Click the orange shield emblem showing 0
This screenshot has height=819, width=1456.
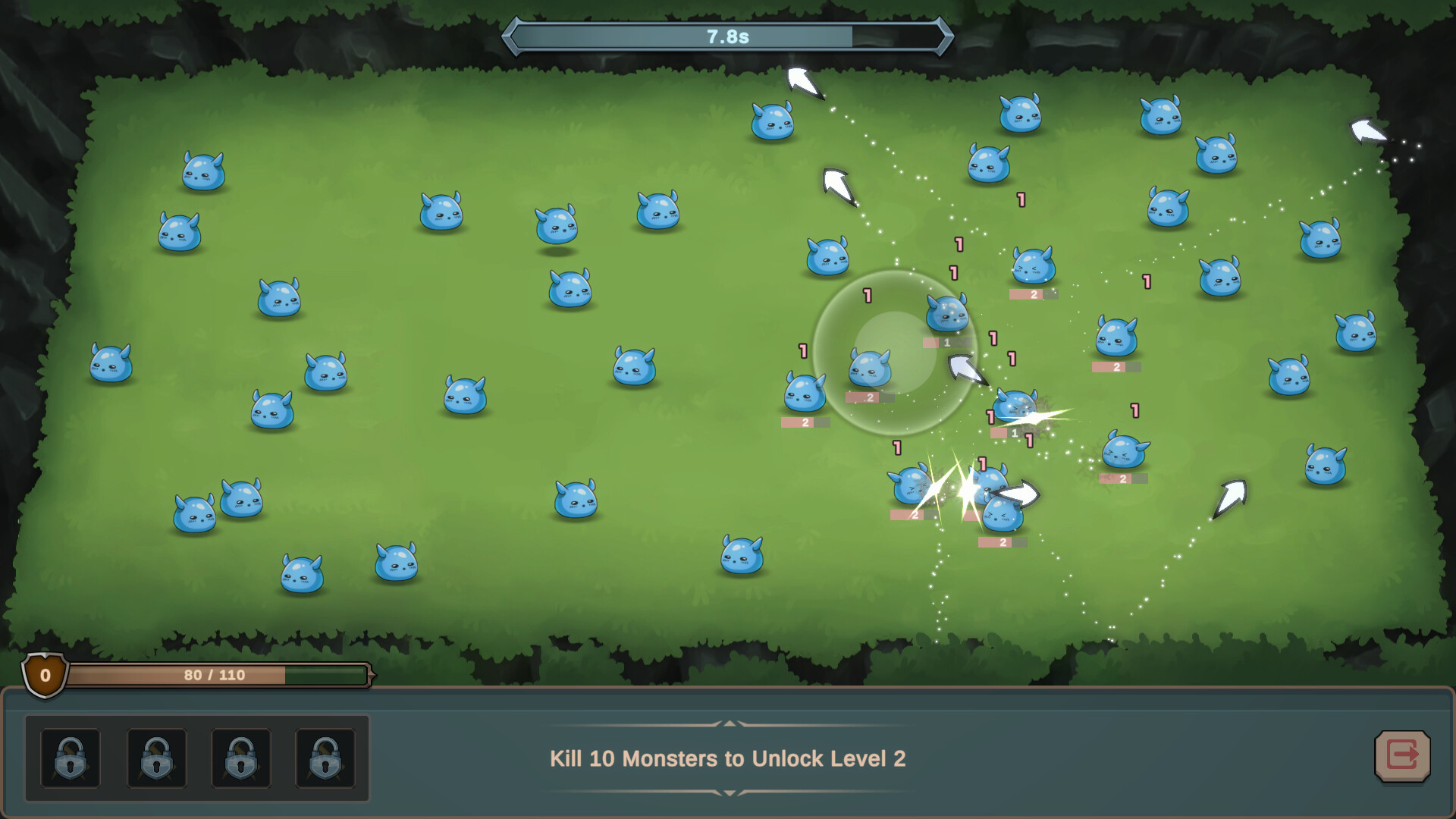coord(45,675)
